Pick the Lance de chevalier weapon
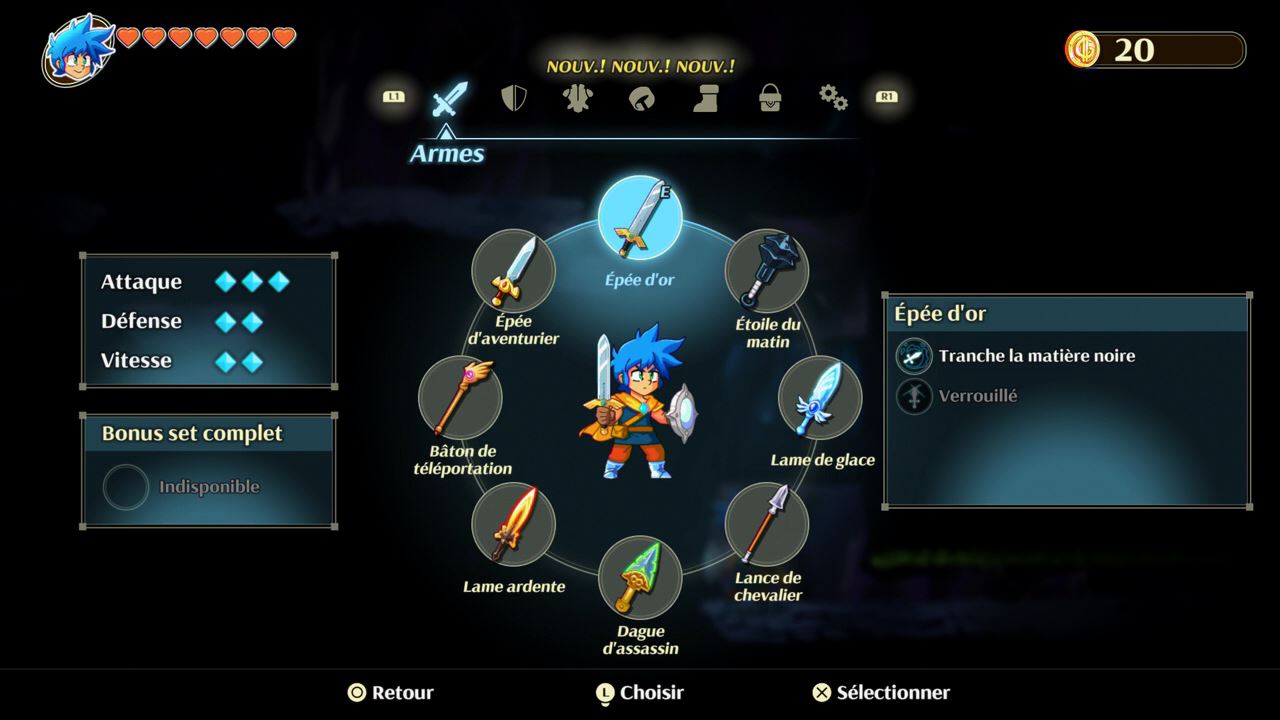The height and width of the screenshot is (720, 1280). coord(767,524)
